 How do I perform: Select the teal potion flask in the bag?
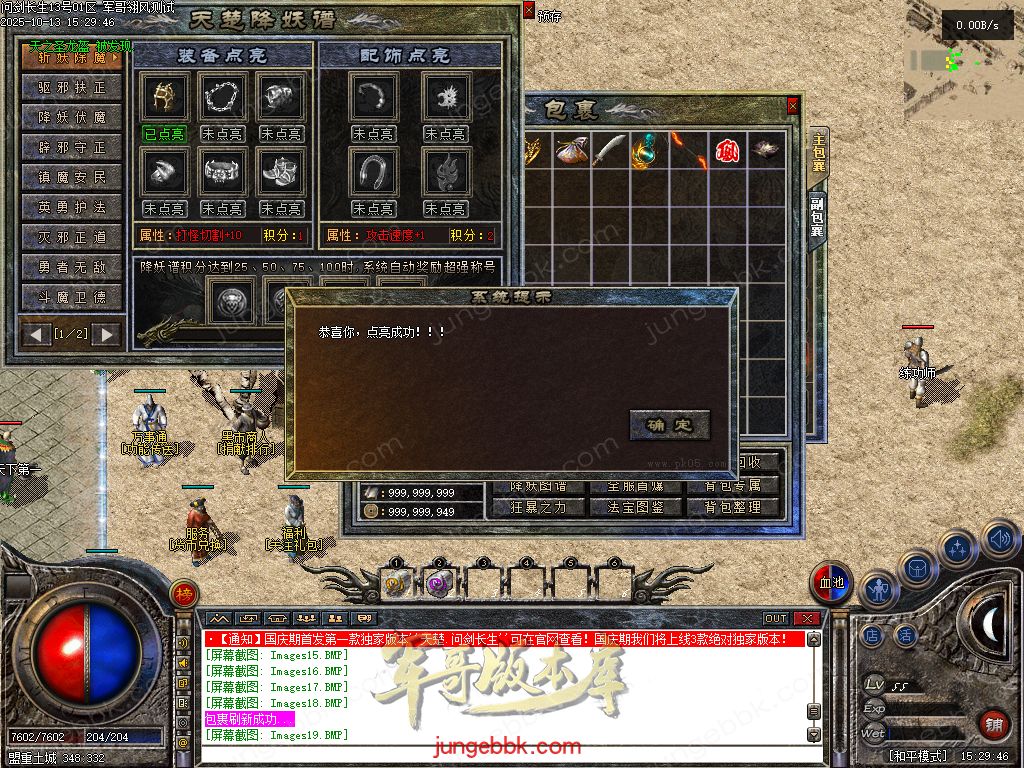[646, 150]
